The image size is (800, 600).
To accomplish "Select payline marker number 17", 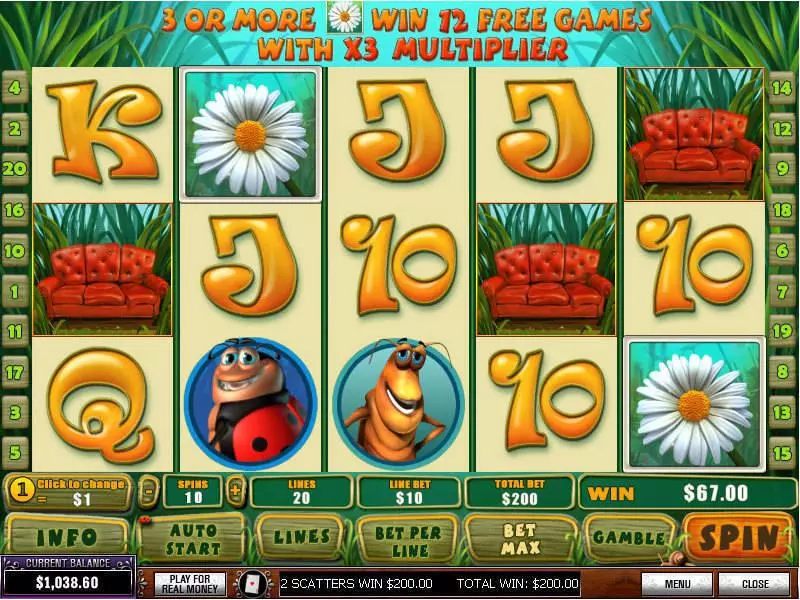I will [15, 372].
